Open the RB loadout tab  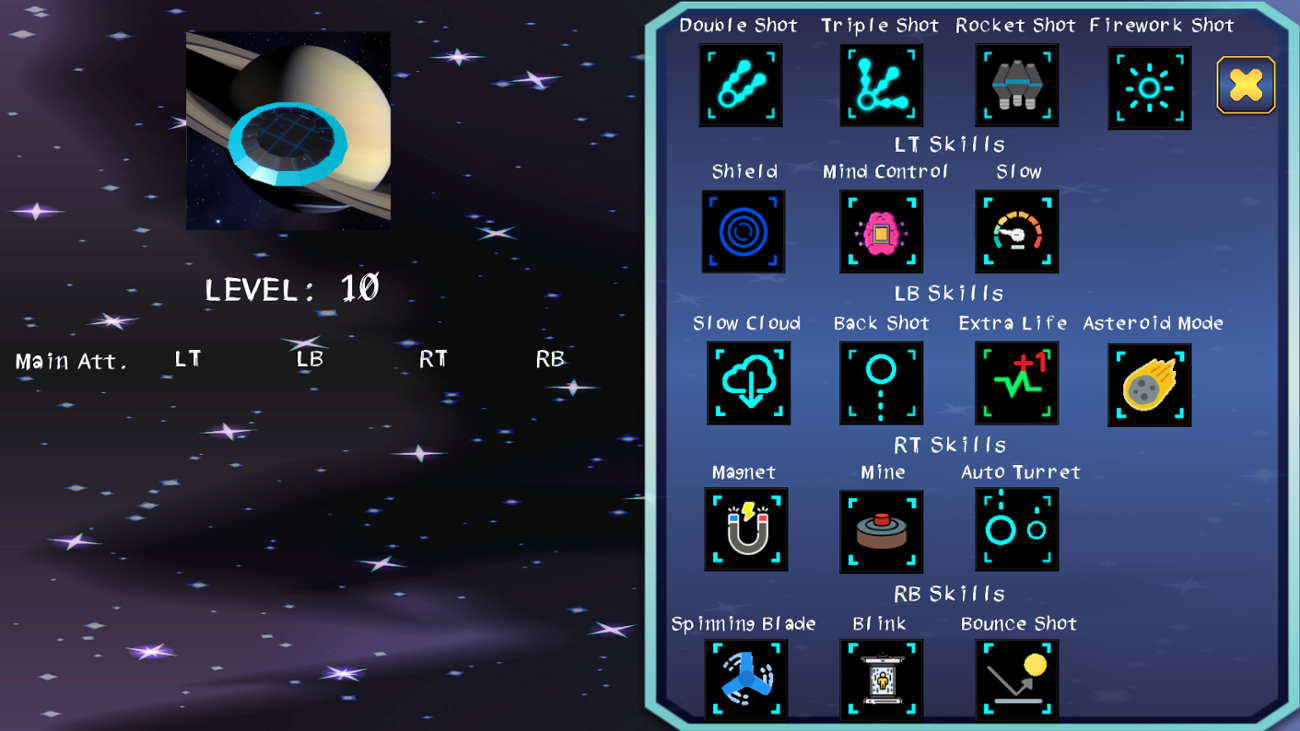(548, 357)
